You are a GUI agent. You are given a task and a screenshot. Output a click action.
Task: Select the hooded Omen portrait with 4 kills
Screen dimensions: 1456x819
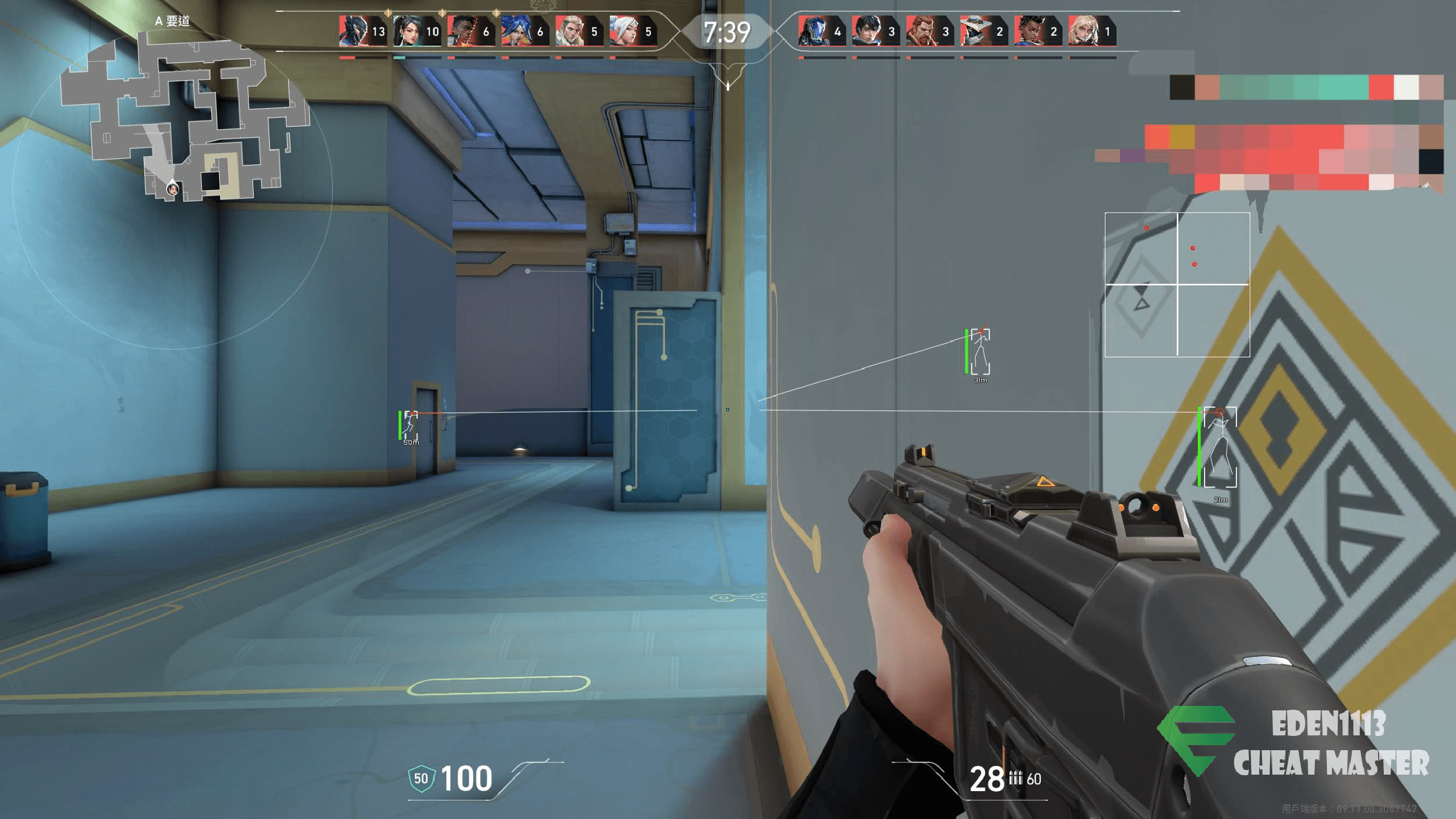click(812, 31)
